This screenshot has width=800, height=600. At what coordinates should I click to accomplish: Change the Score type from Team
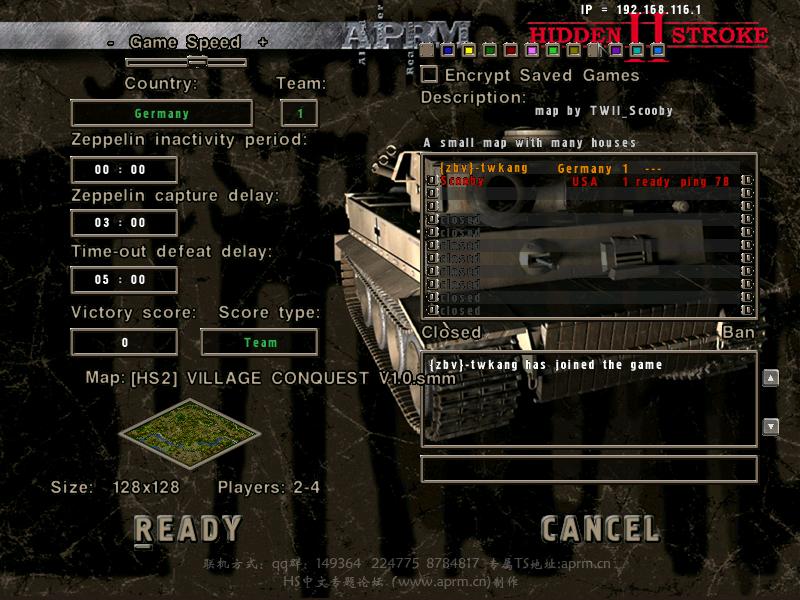tap(259, 342)
